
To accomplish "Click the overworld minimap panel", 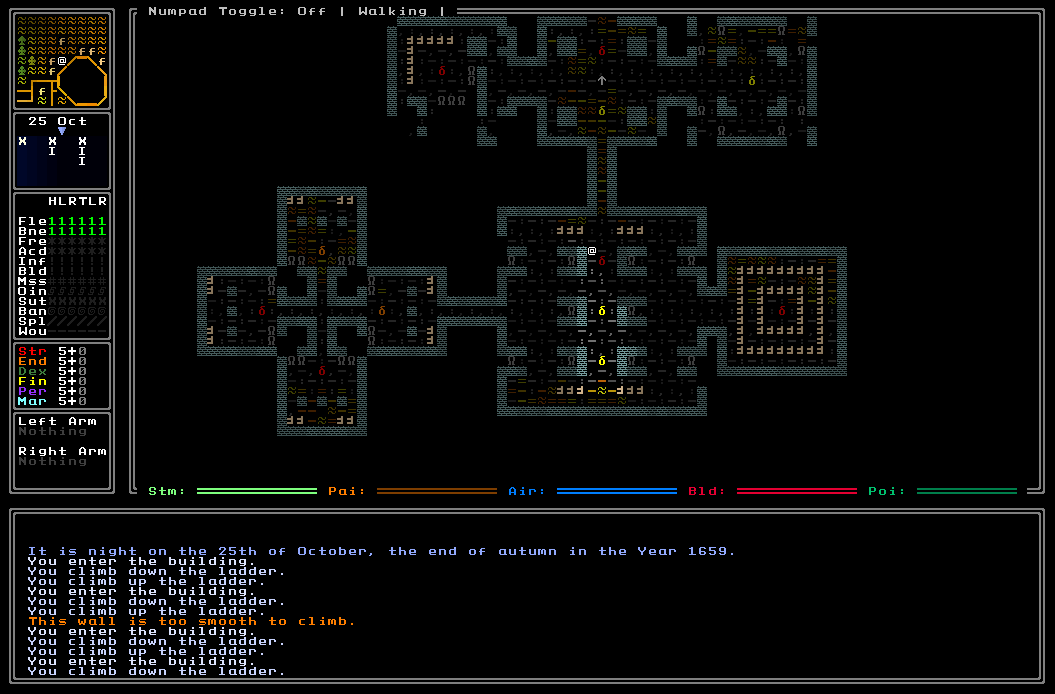I will point(61,59).
